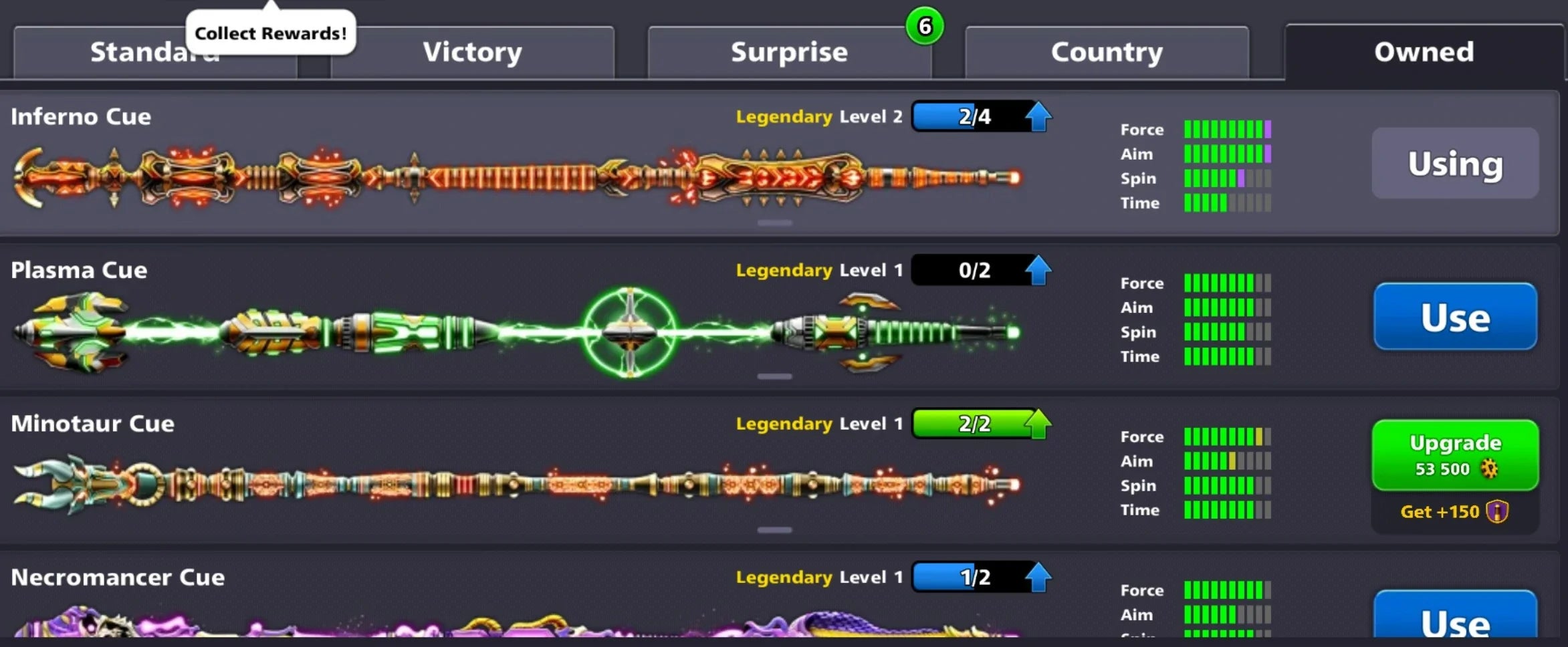Image resolution: width=1568 pixels, height=647 pixels.
Task: Click the blue upgrade arrow on Plasma Cue
Action: pos(1037,270)
